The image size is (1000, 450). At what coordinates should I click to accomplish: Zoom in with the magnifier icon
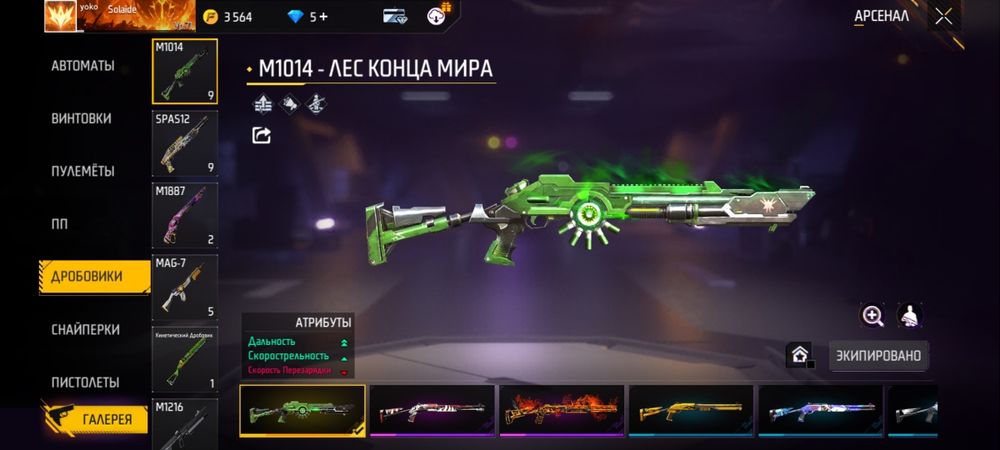pos(873,316)
